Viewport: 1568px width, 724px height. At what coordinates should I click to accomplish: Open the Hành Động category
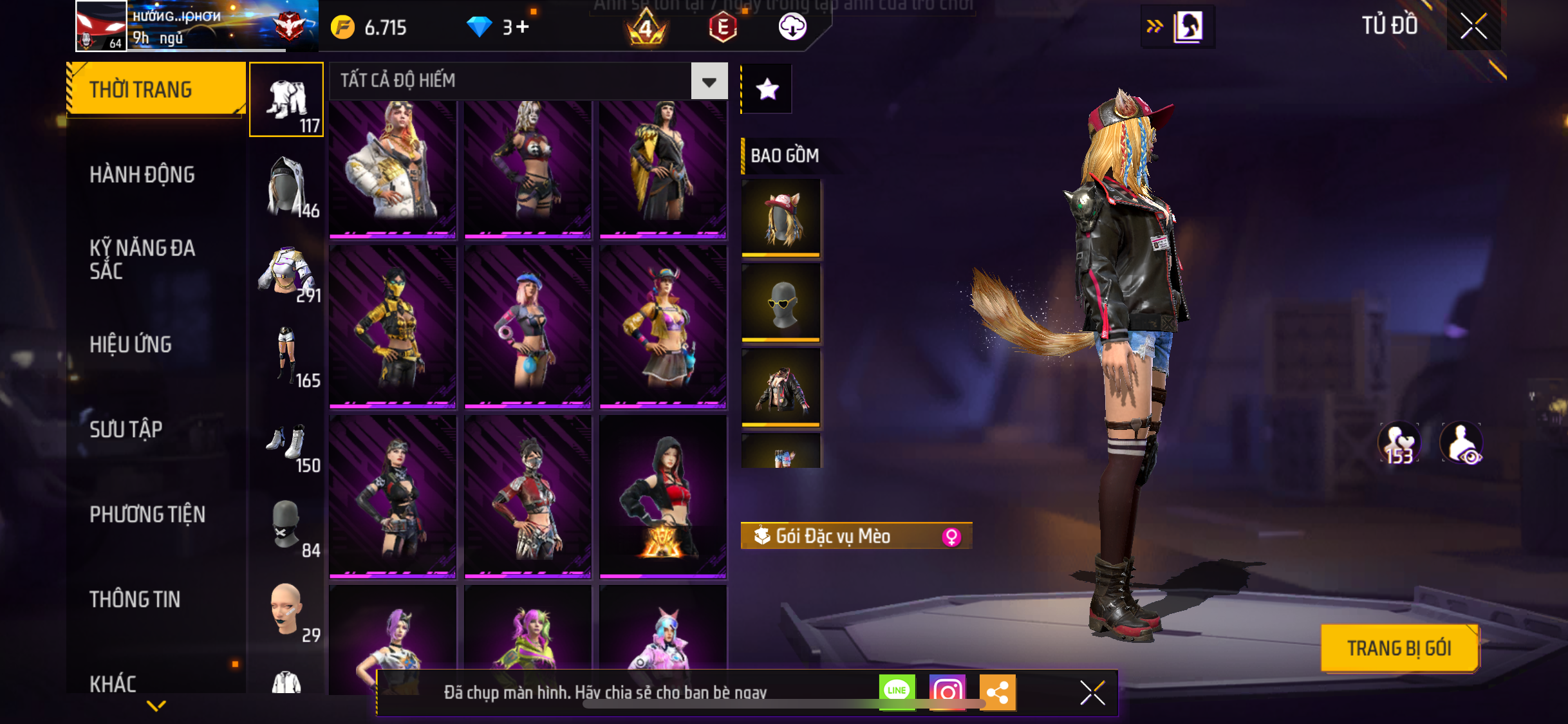tap(142, 174)
